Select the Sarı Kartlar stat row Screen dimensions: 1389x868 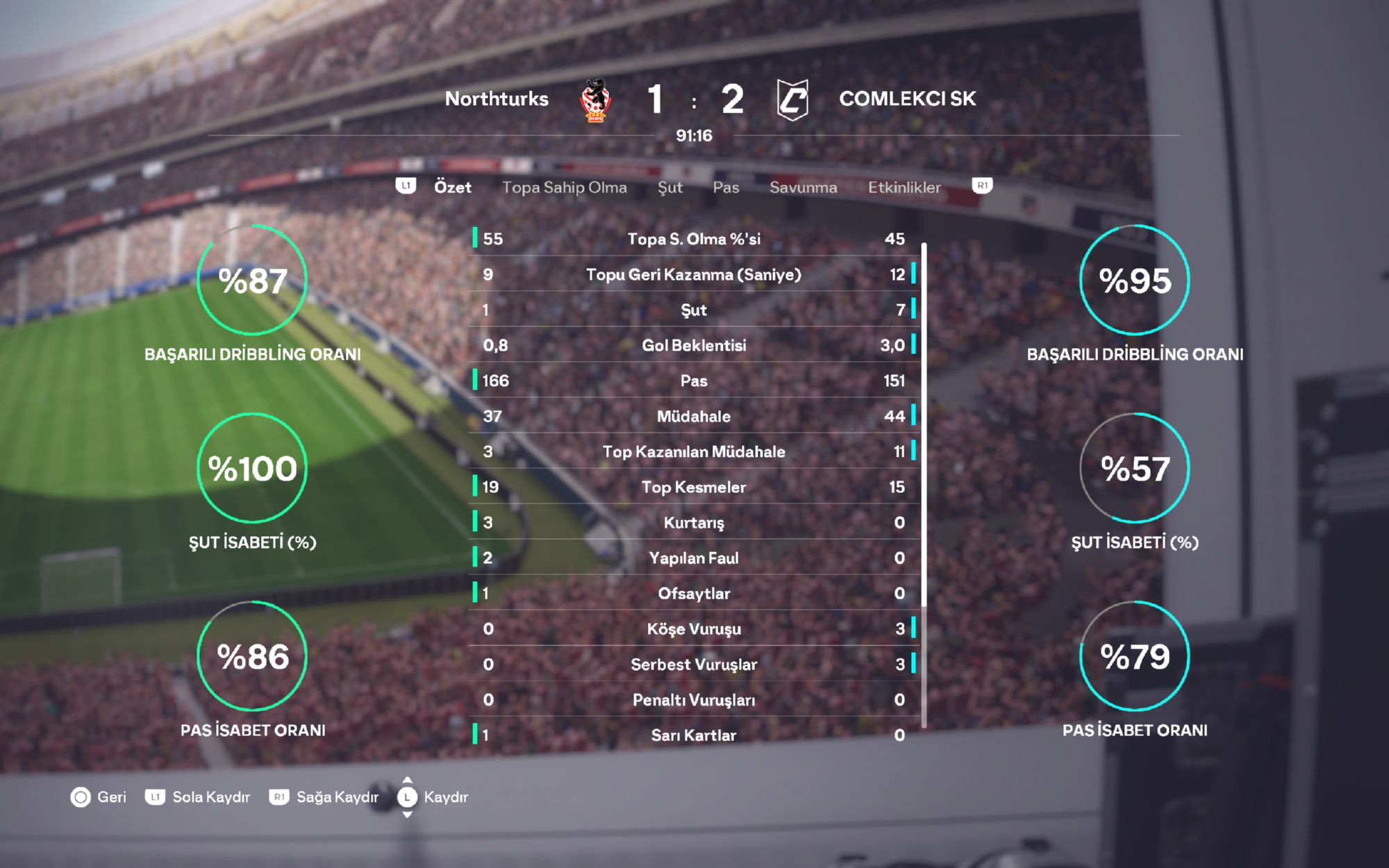tap(694, 735)
